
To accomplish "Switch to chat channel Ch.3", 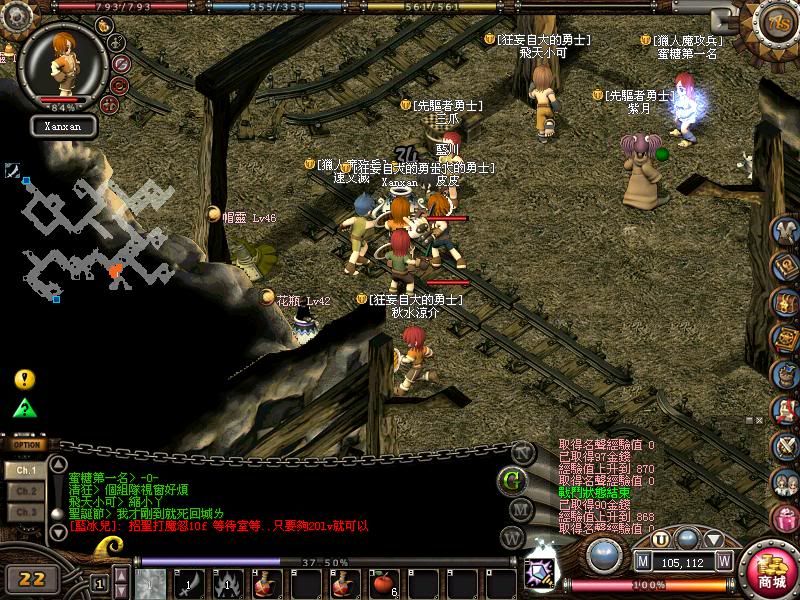I will pyautogui.click(x=26, y=512).
